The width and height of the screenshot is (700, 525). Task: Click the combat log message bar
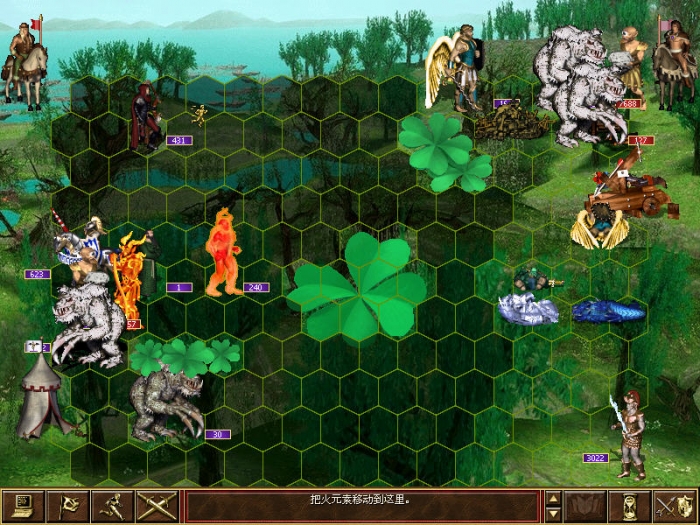tap(361, 506)
